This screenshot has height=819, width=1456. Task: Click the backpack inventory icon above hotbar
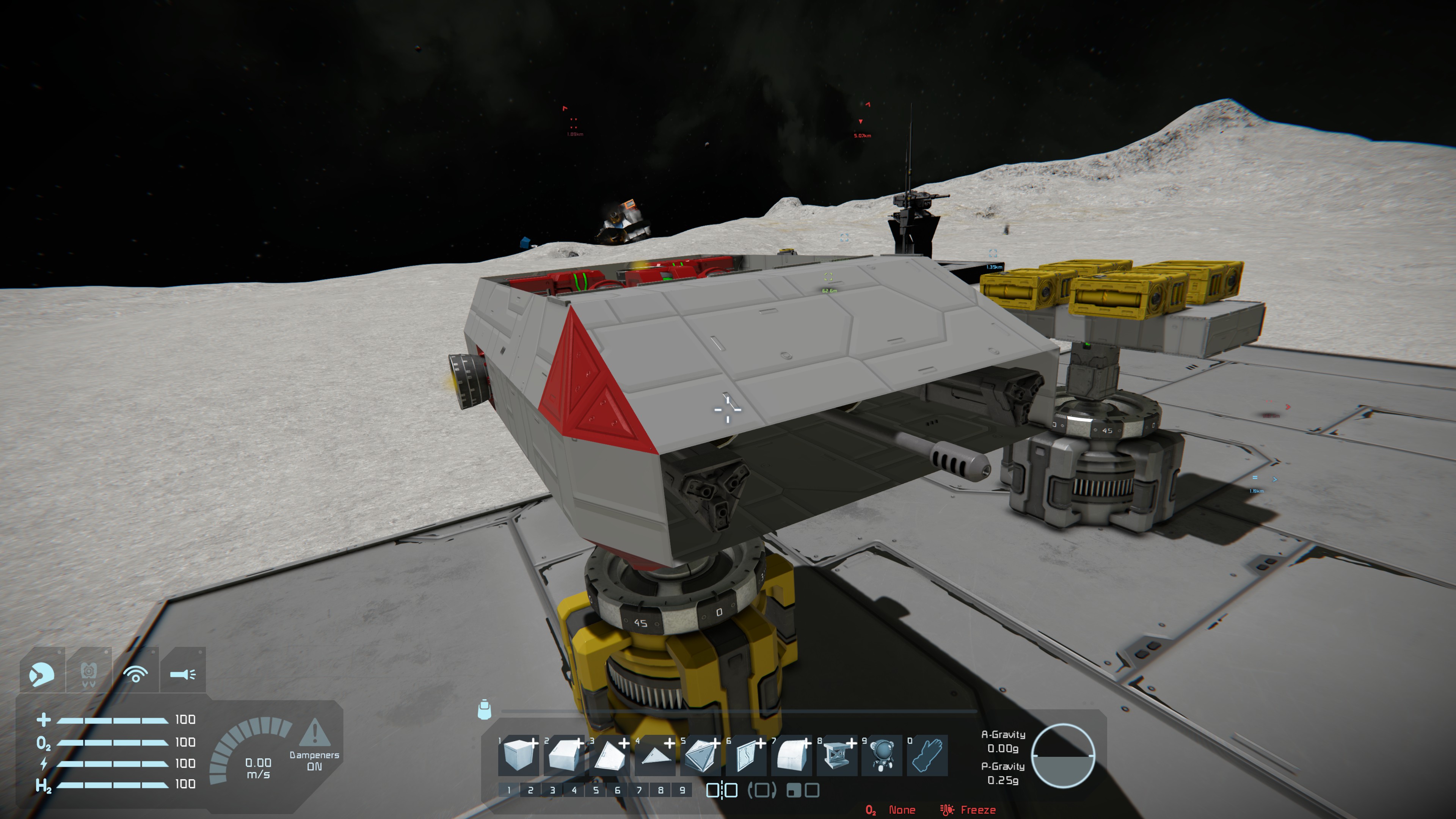tap(485, 709)
